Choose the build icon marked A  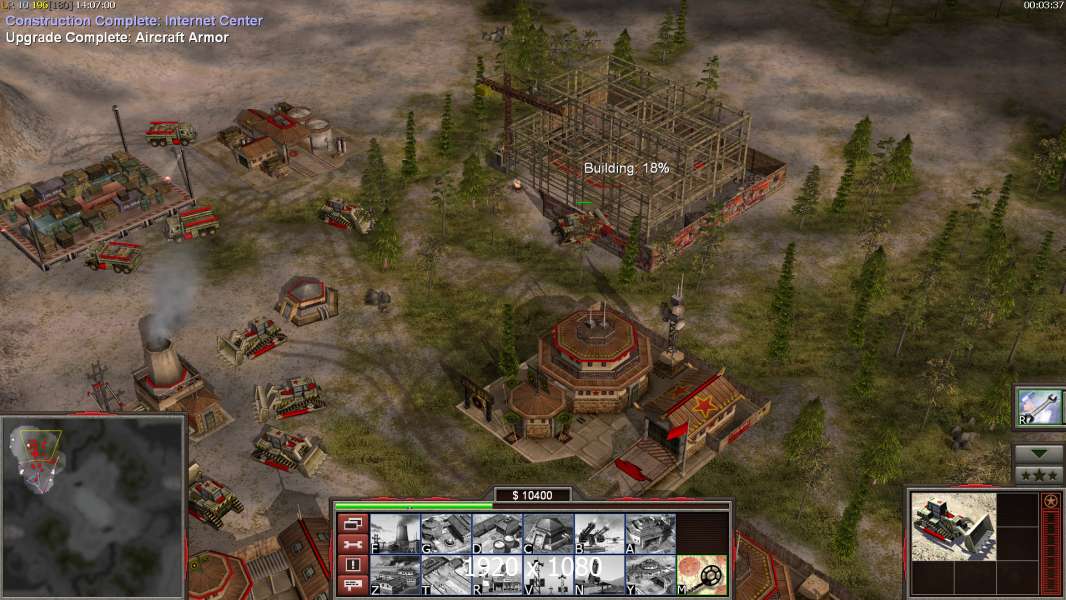650,533
